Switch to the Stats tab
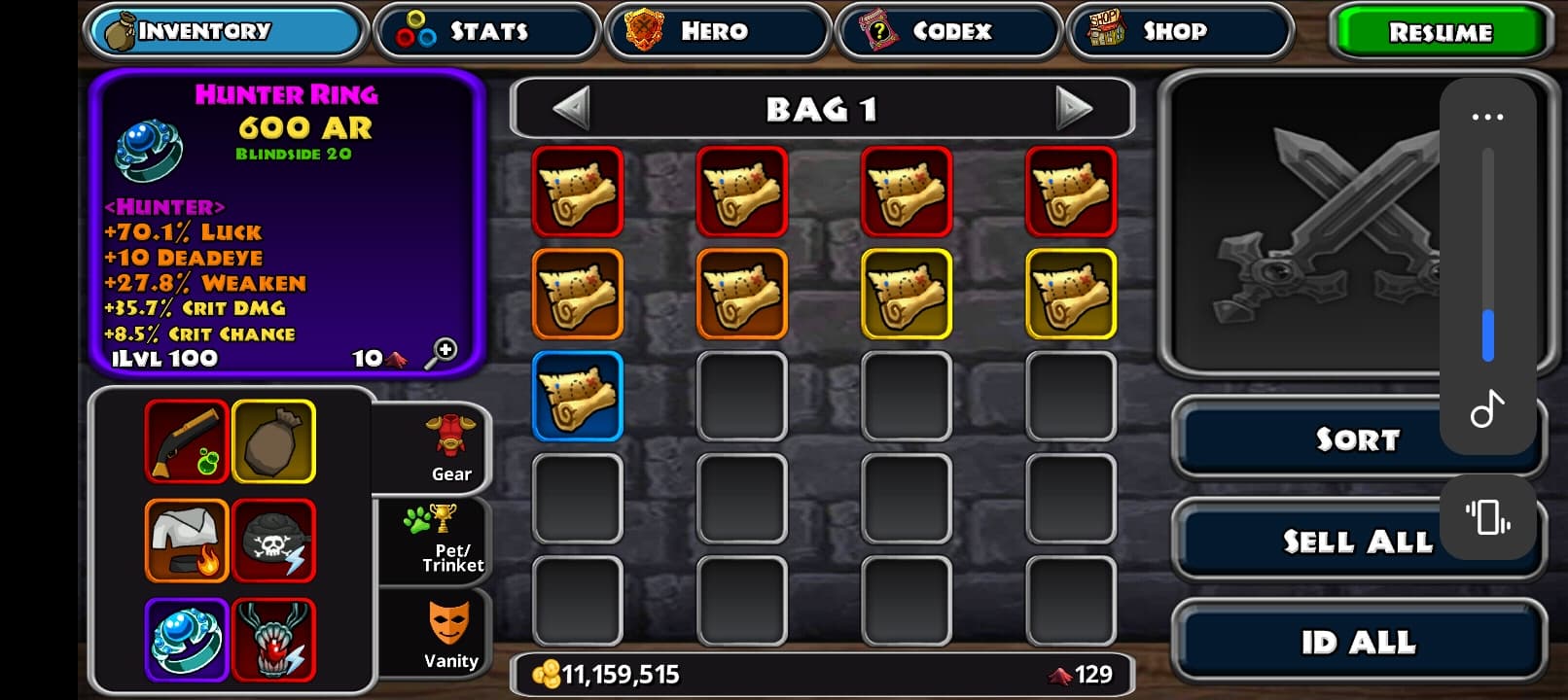Image resolution: width=1568 pixels, height=700 pixels. [x=485, y=31]
